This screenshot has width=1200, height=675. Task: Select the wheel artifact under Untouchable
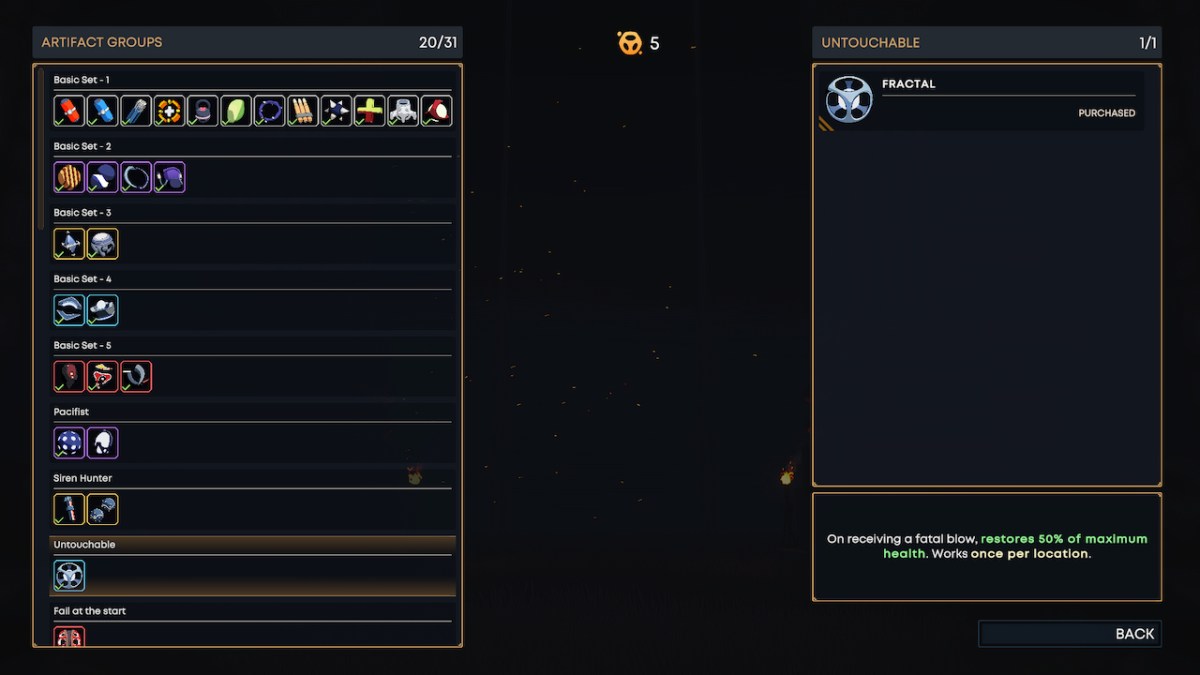point(69,575)
